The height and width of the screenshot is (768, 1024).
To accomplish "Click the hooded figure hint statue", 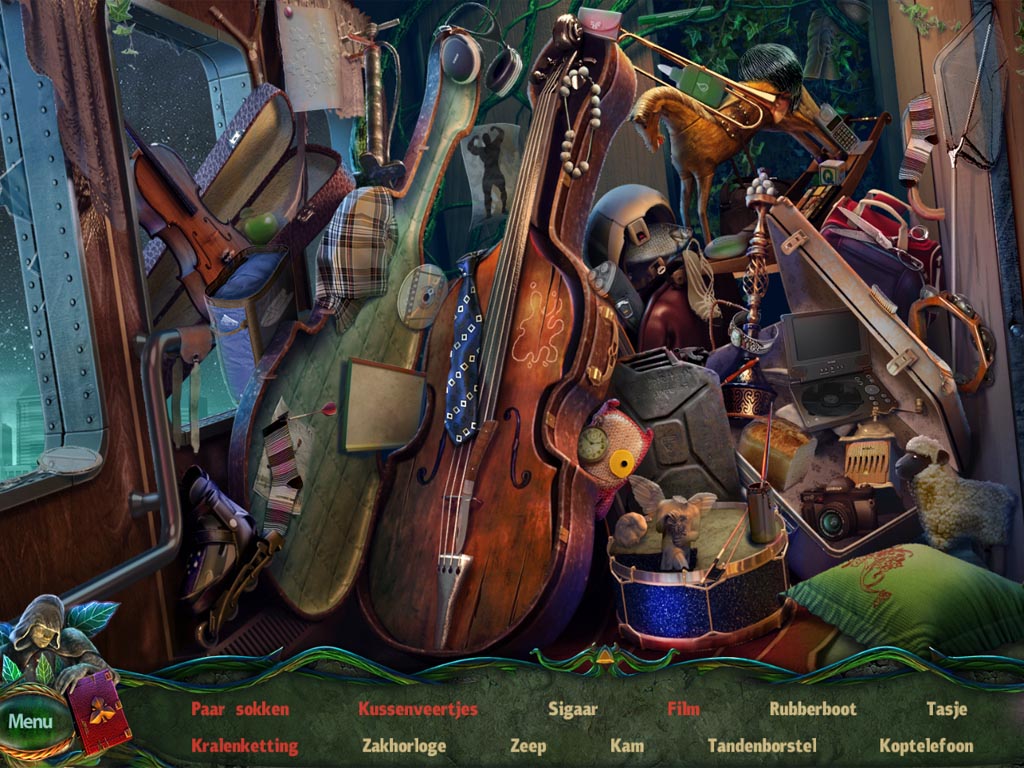I will tap(43, 632).
